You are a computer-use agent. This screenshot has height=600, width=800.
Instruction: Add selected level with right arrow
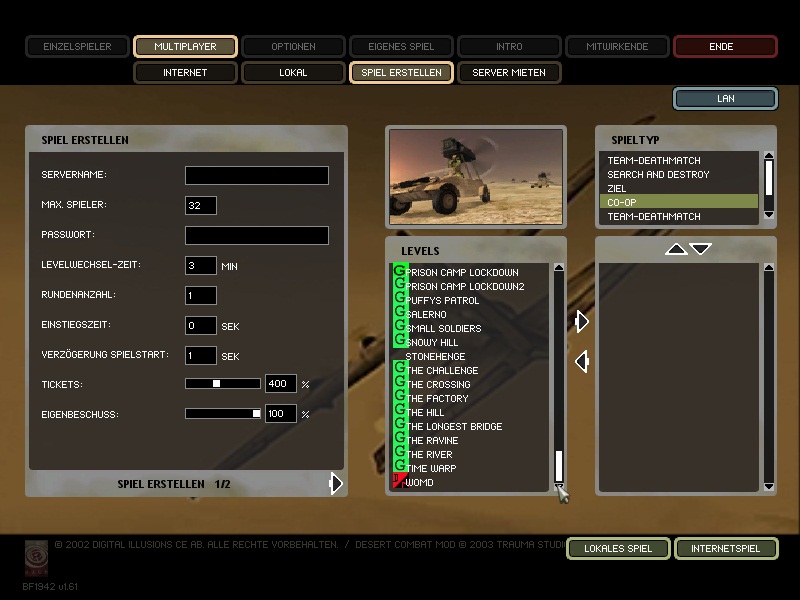point(582,321)
